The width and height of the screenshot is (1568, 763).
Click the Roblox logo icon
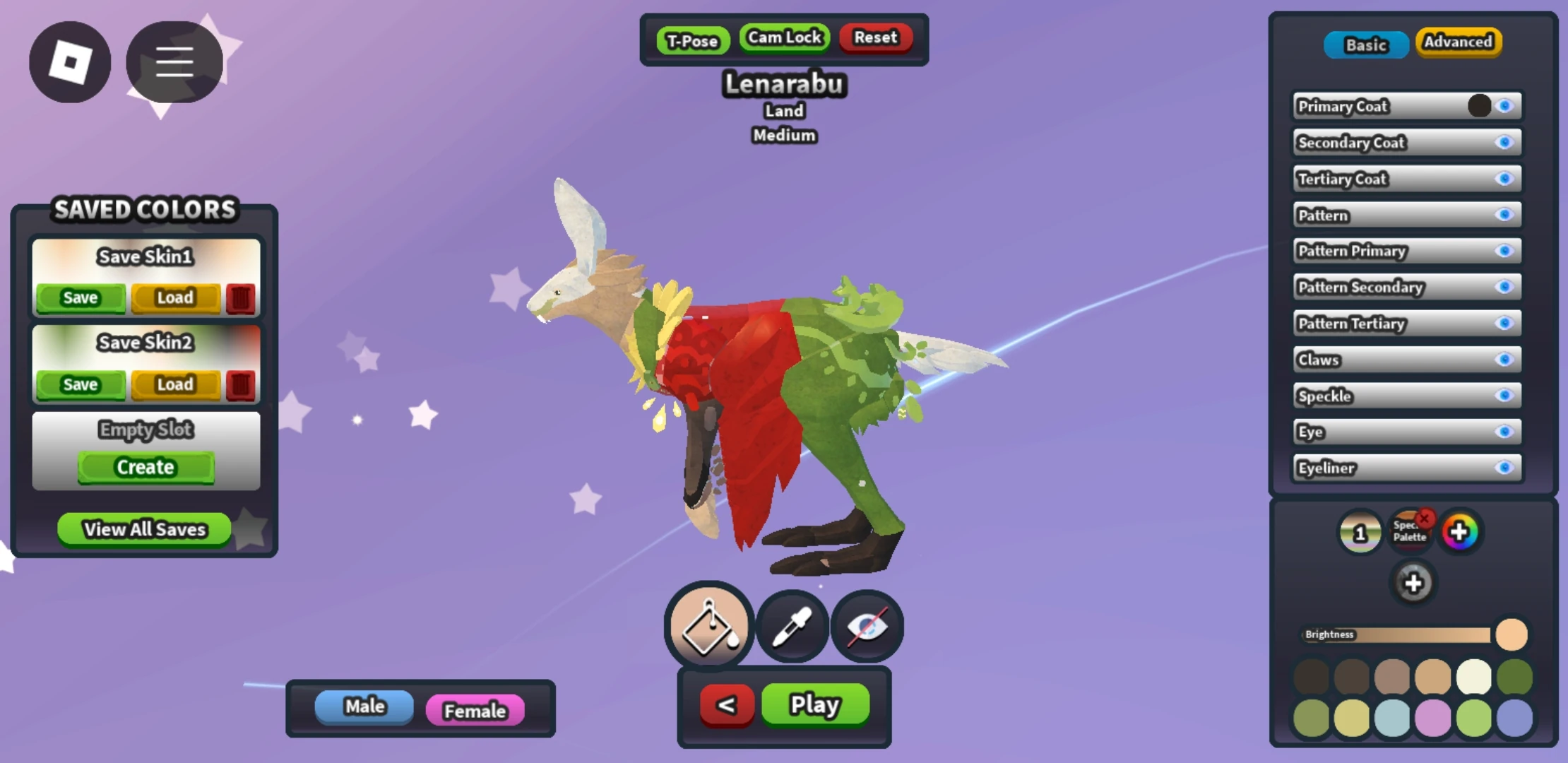[x=70, y=62]
